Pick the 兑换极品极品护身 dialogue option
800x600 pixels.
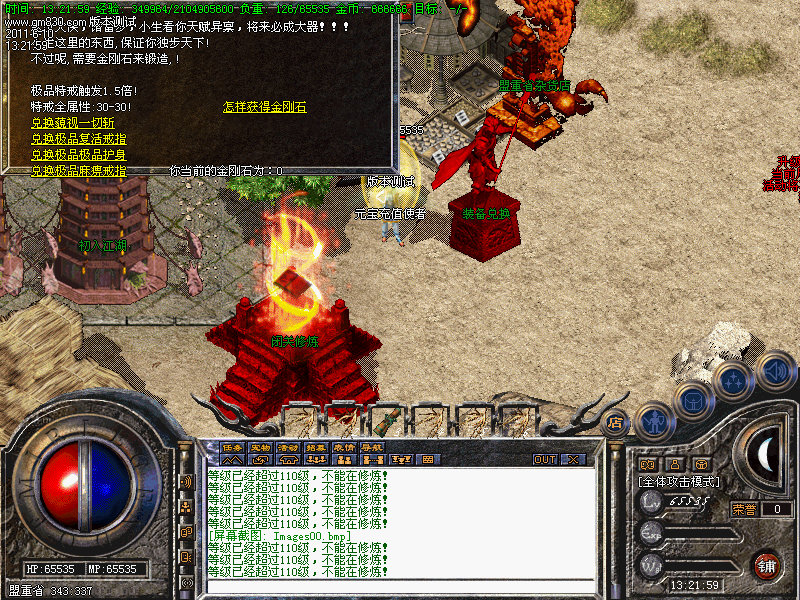point(78,155)
